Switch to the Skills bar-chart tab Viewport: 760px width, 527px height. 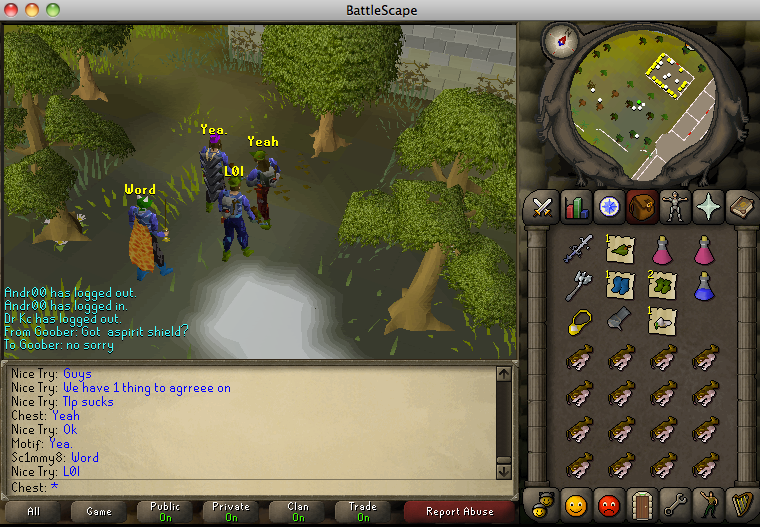click(x=574, y=207)
